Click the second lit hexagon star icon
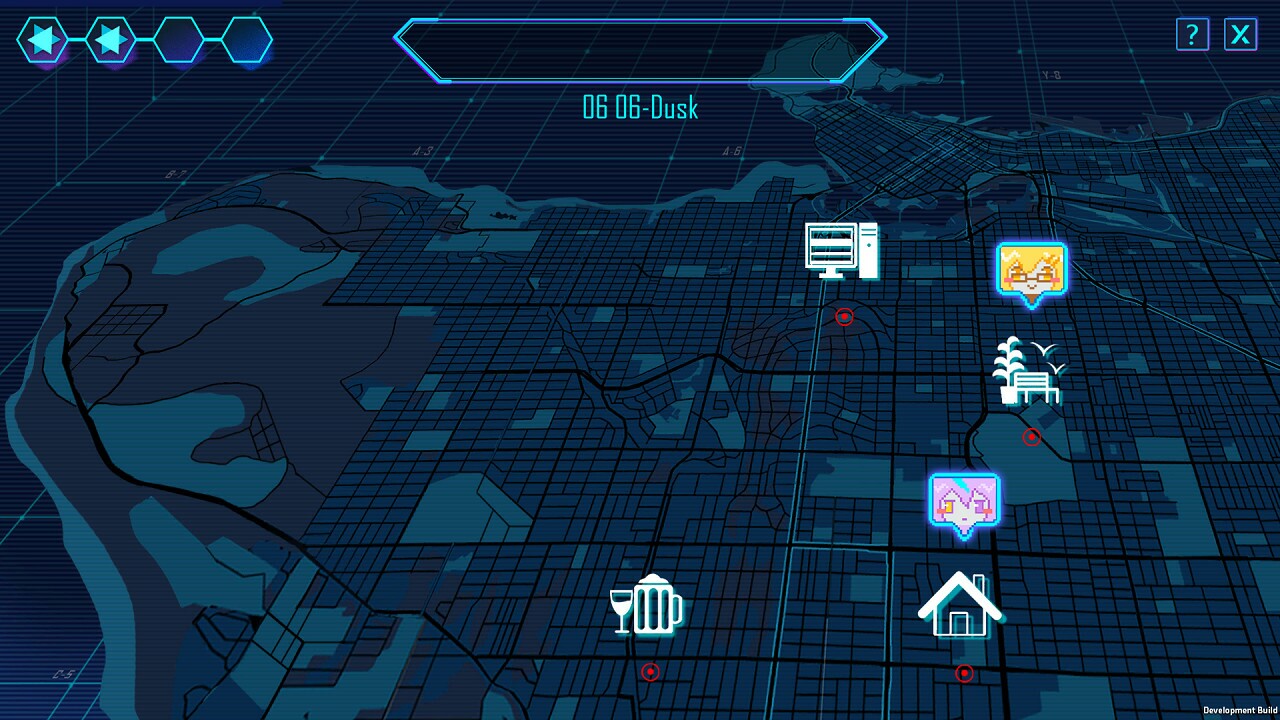Image resolution: width=1280 pixels, height=720 pixels. pyautogui.click(x=110, y=40)
